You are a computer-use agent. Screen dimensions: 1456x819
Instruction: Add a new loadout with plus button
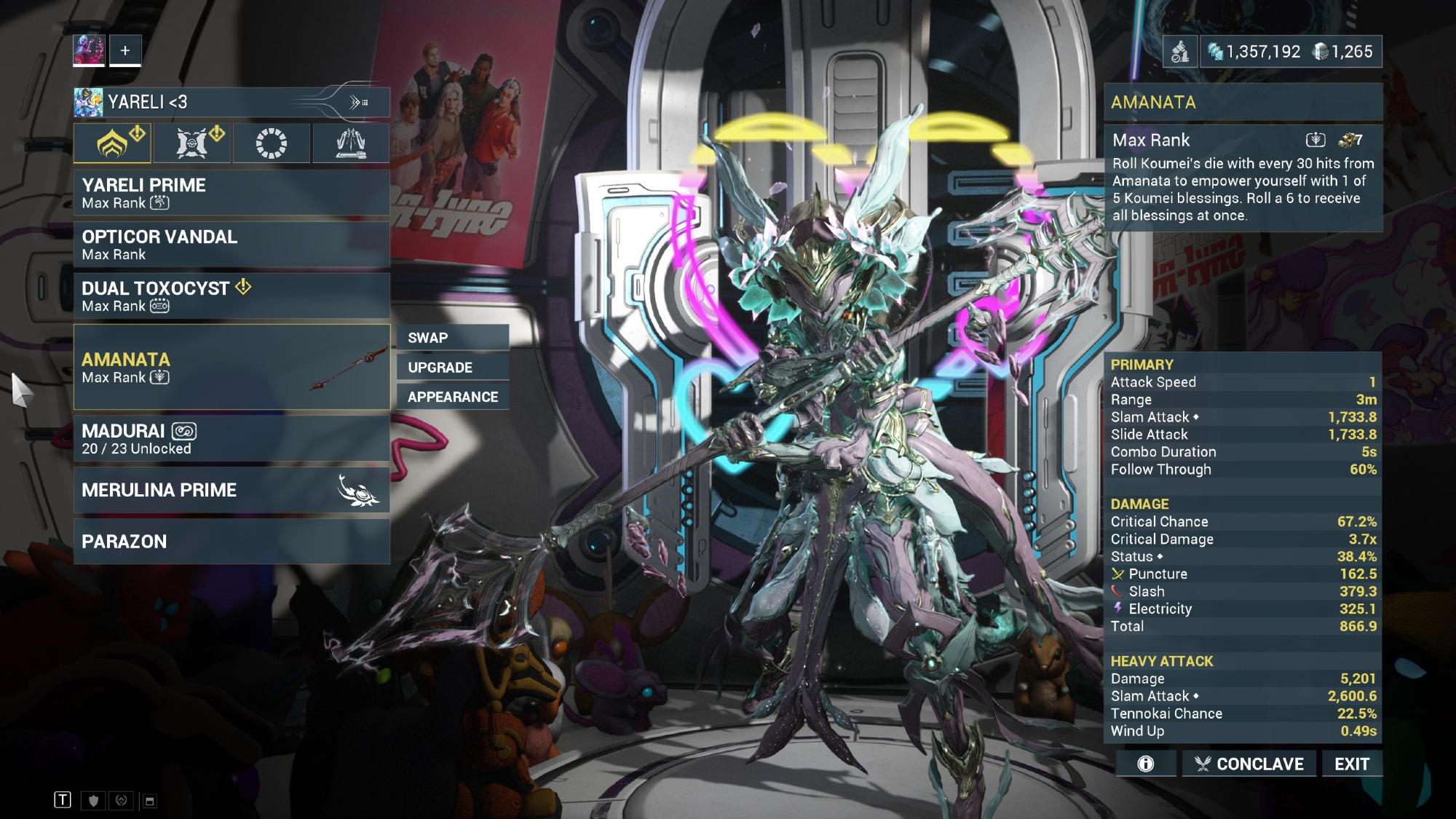coord(125,51)
